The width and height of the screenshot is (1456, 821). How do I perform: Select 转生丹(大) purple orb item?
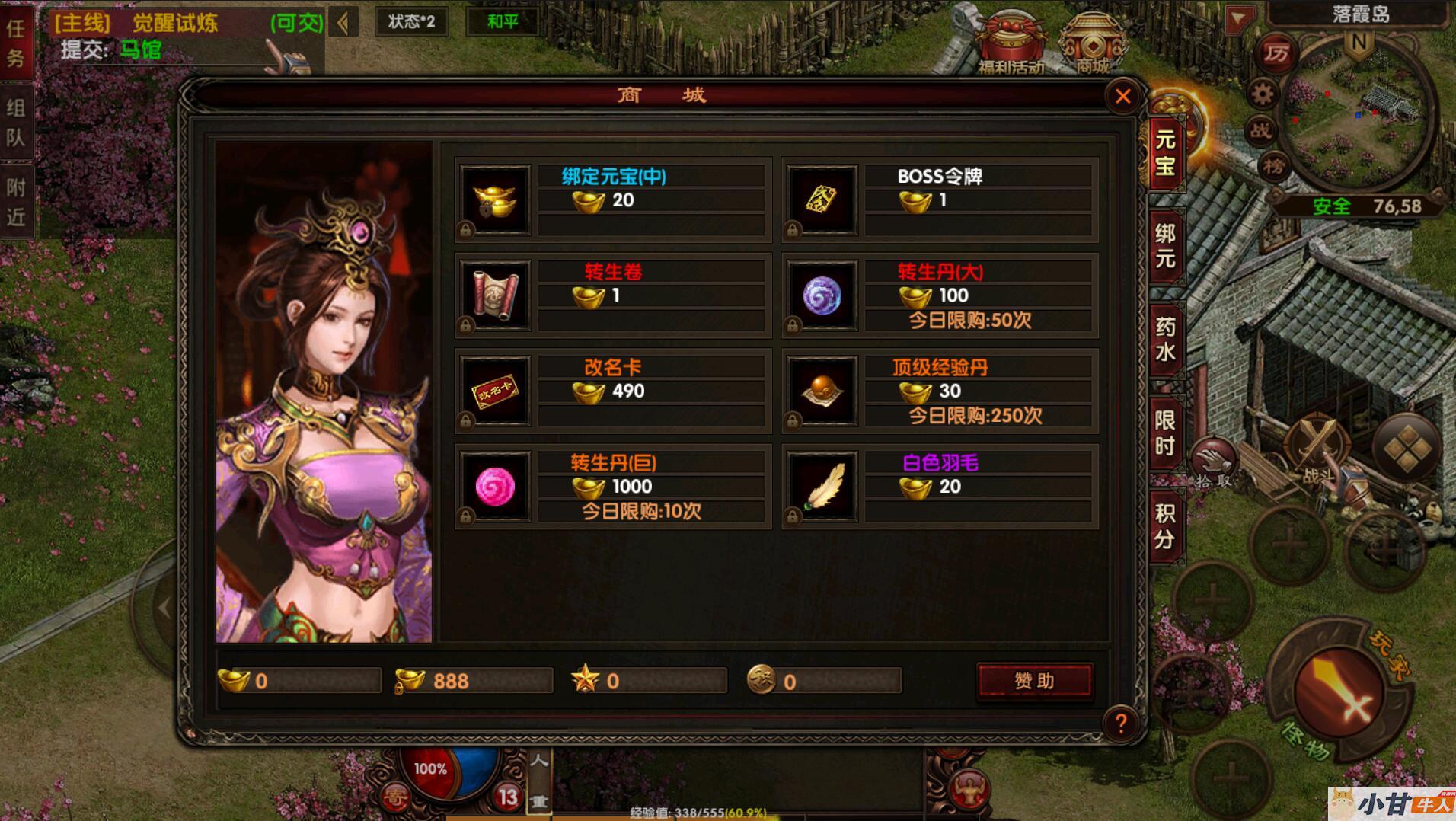click(822, 295)
